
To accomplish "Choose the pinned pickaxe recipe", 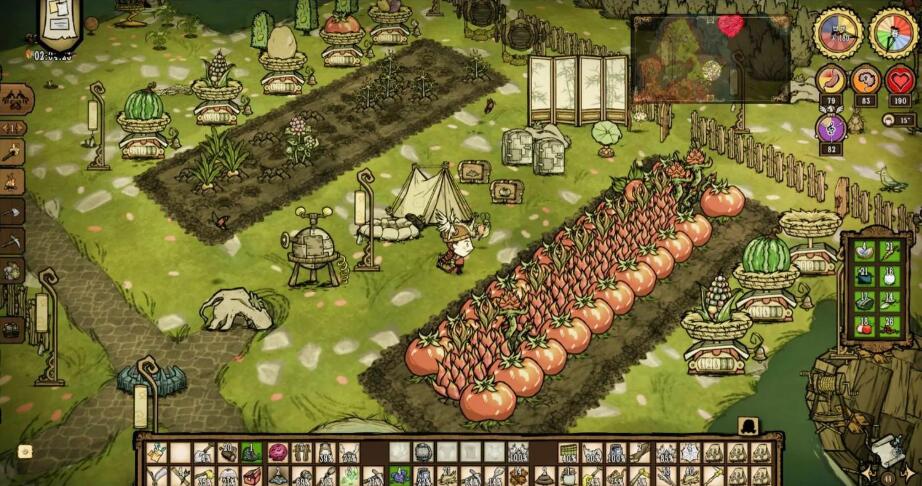I will click(x=12, y=240).
